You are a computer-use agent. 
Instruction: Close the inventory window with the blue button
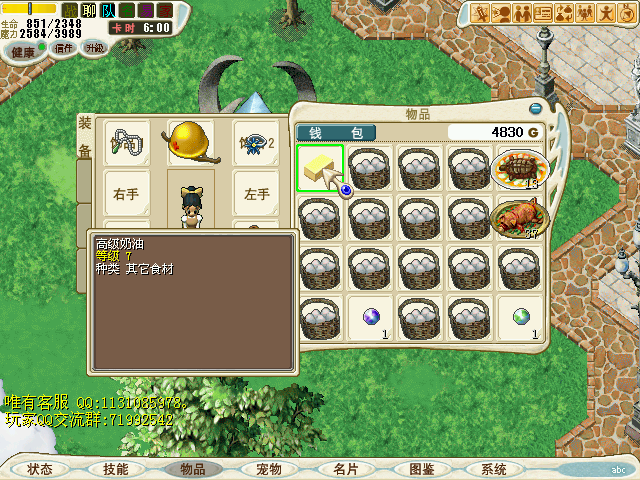tap(536, 108)
